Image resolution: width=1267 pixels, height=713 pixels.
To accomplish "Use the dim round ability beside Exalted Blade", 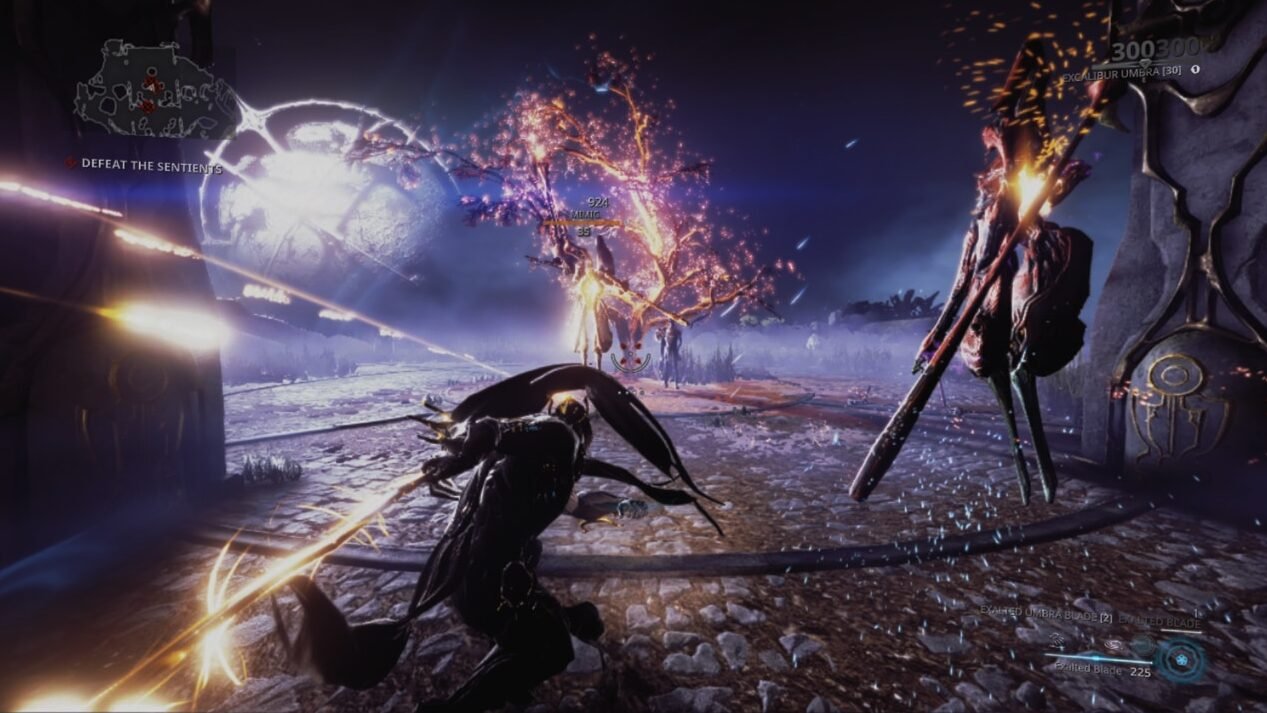I will tap(1142, 646).
